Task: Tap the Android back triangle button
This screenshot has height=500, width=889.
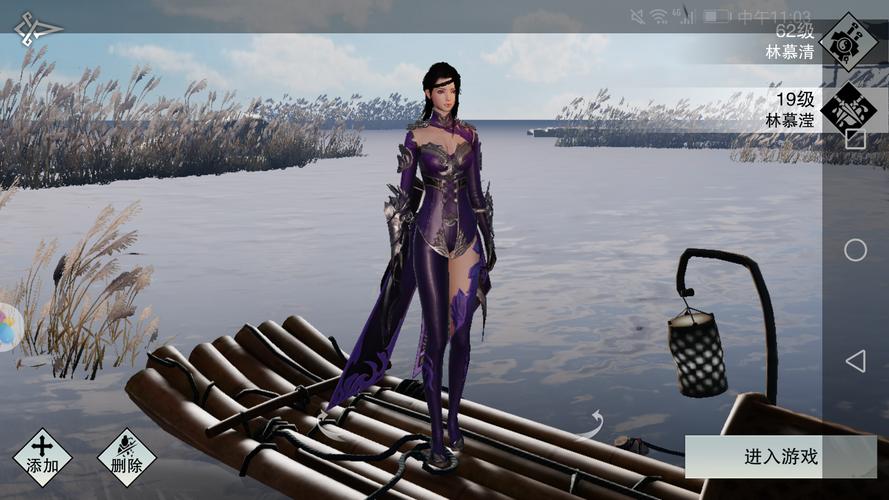Action: (x=855, y=361)
